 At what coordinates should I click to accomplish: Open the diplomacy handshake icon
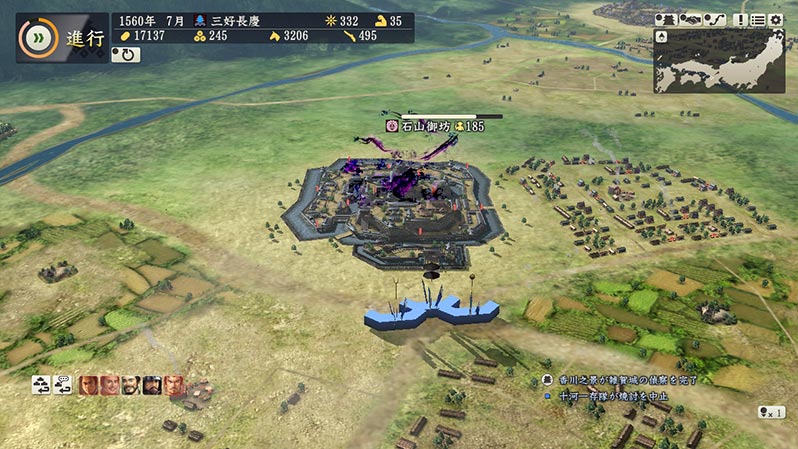[690, 20]
